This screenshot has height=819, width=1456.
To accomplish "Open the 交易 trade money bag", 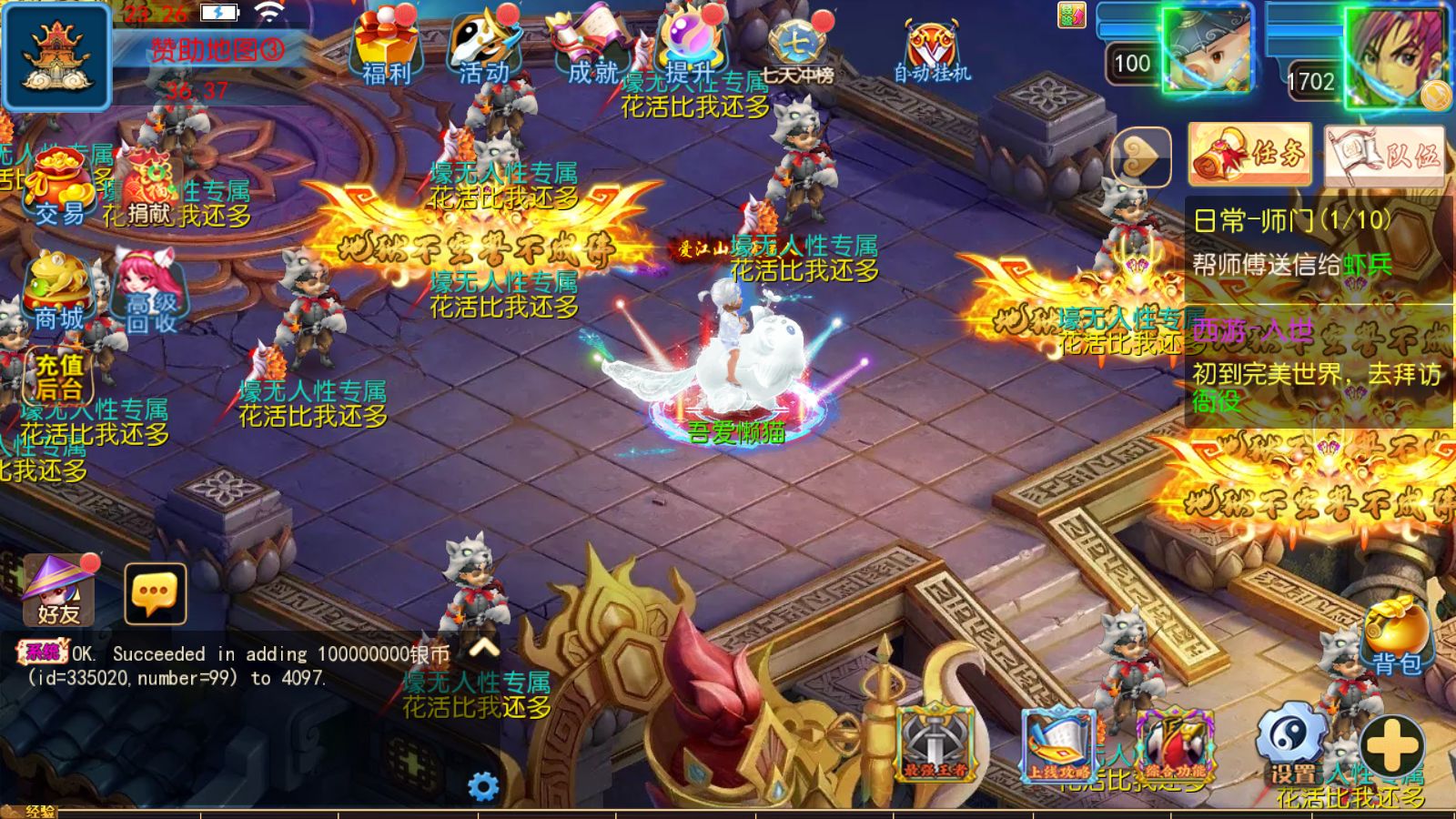I will tap(59, 188).
